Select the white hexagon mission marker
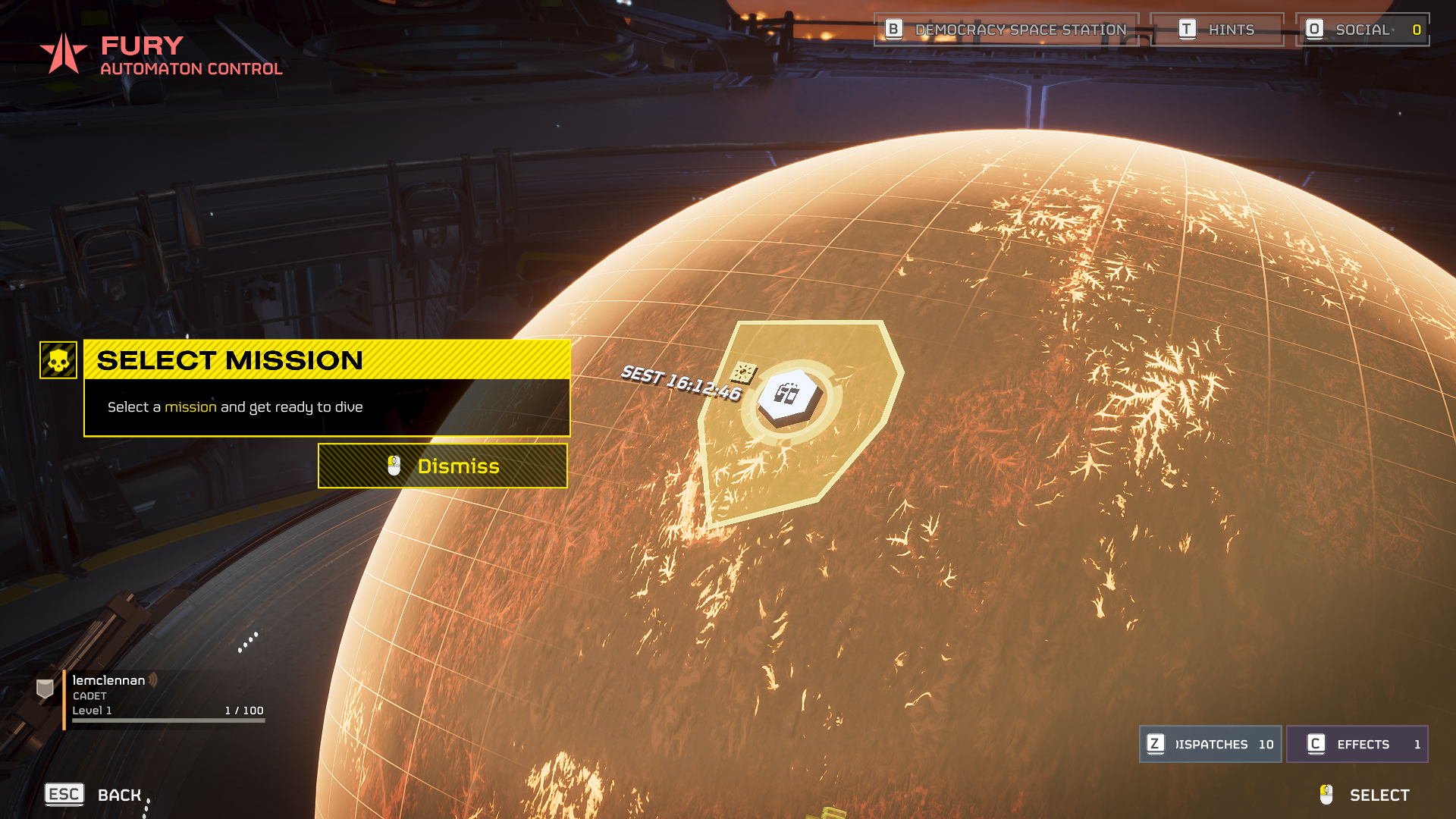Screen dimensions: 1456x819 pos(789,396)
